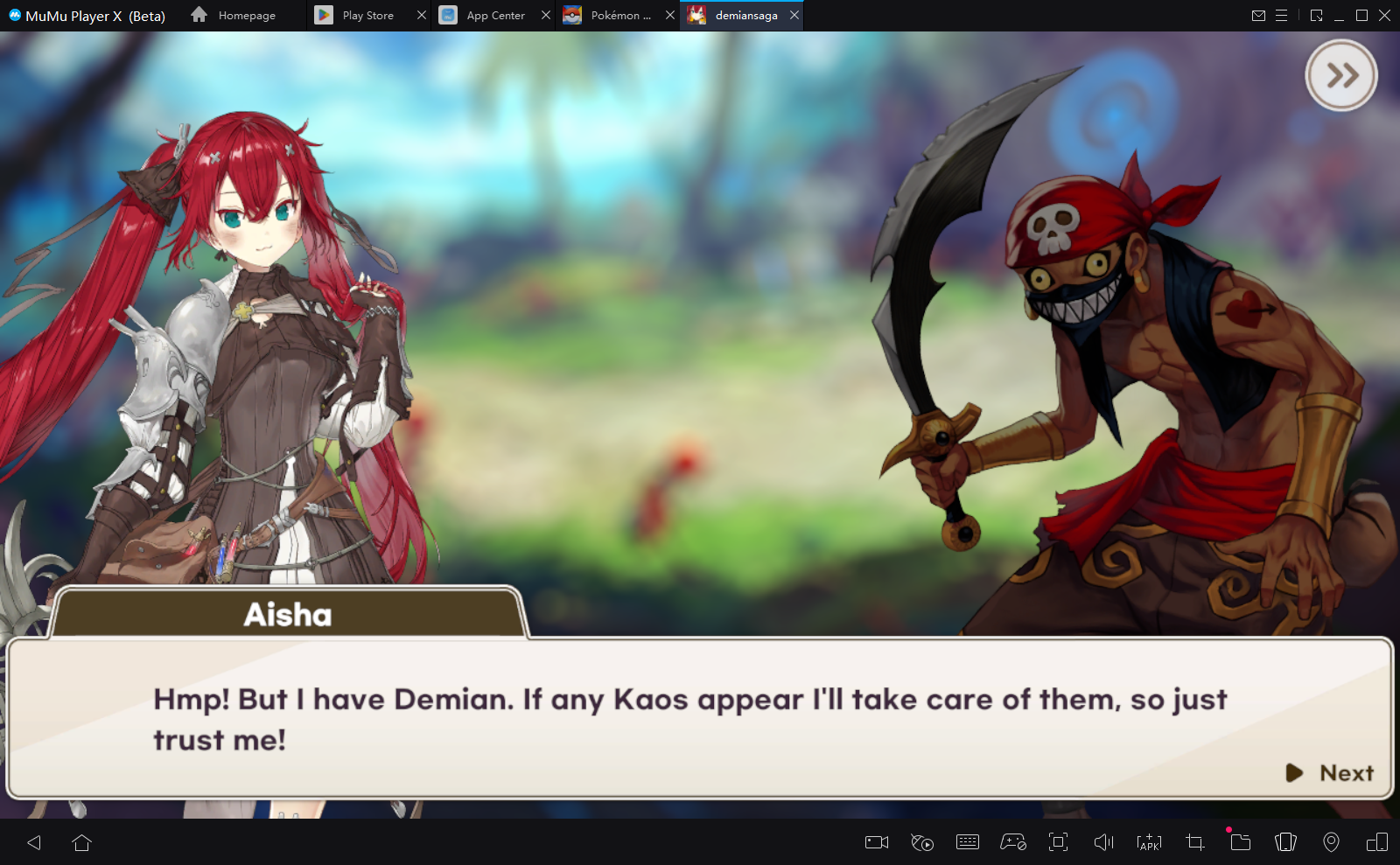Toggle fullscreen mode for the emulator
The image size is (1400, 865).
1060,842
